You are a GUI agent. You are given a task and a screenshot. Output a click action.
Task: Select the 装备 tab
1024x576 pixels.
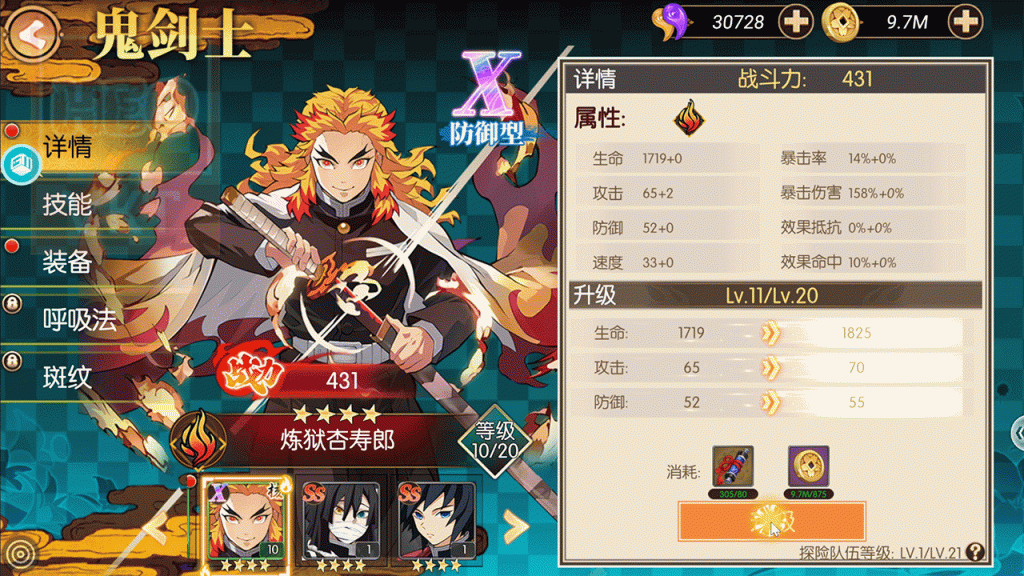pos(68,262)
